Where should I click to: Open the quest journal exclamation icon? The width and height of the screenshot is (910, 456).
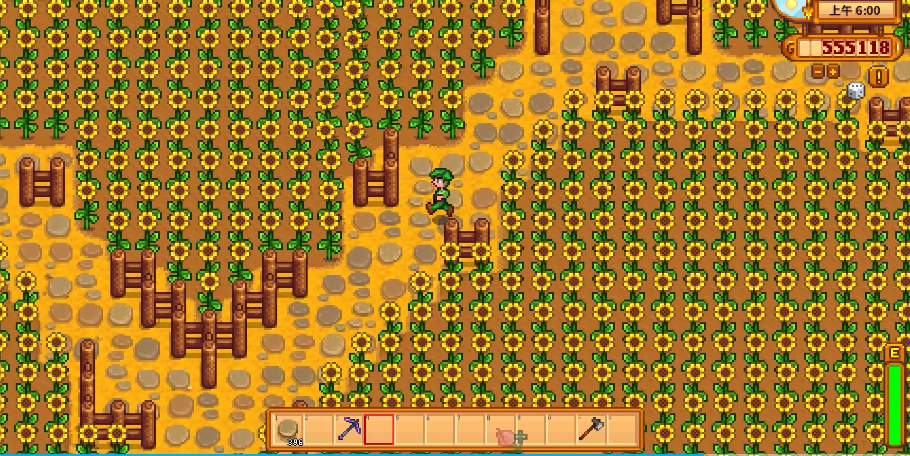tap(878, 76)
